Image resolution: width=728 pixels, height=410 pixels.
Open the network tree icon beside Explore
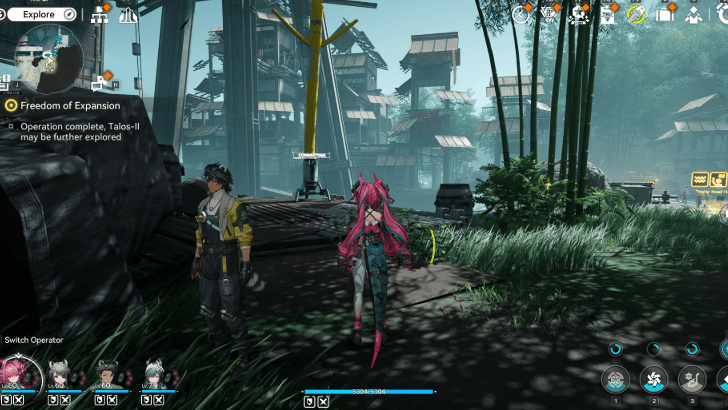pyautogui.click(x=100, y=15)
